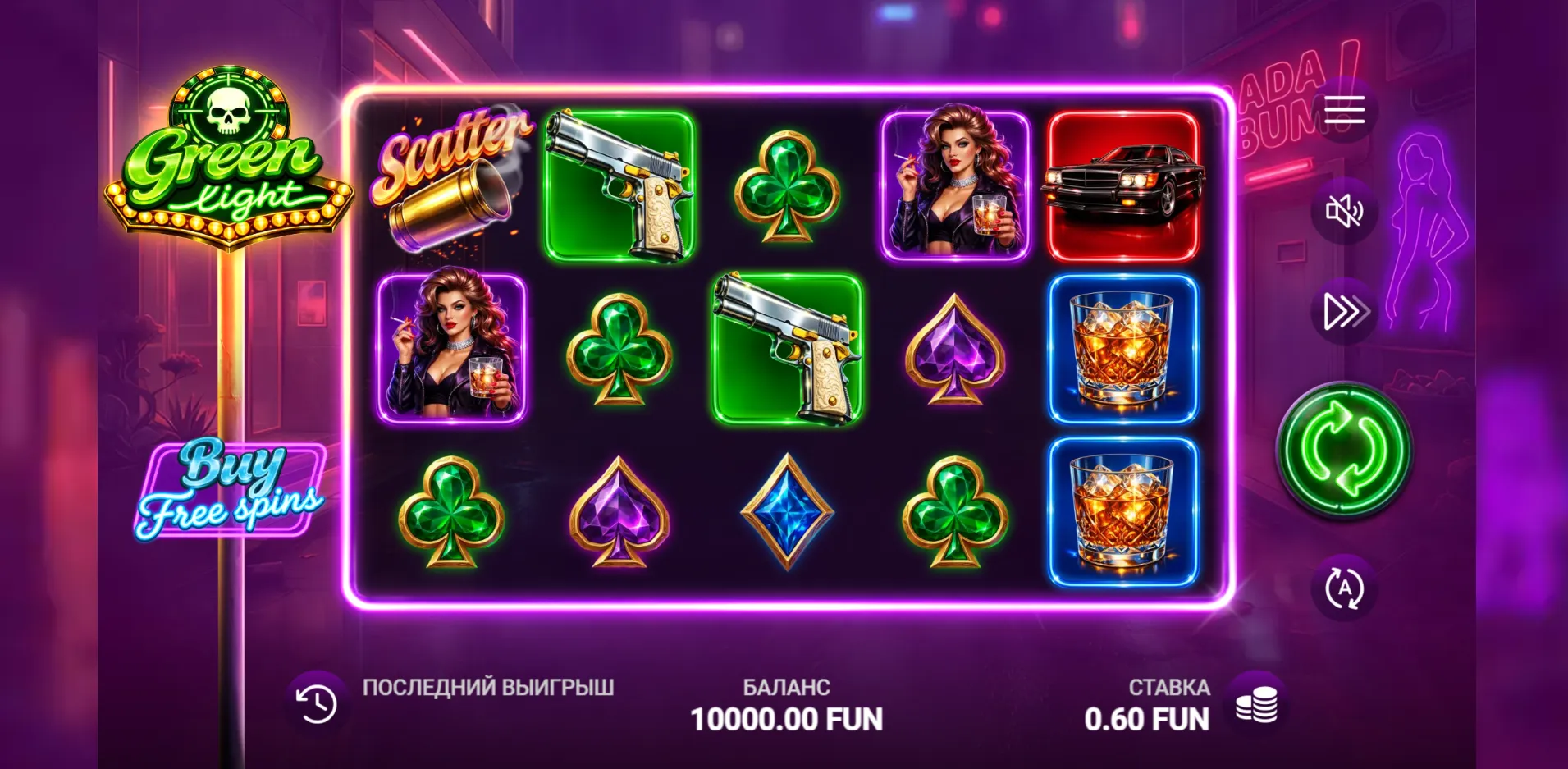Toggle the muted sound icon

[x=1344, y=211]
